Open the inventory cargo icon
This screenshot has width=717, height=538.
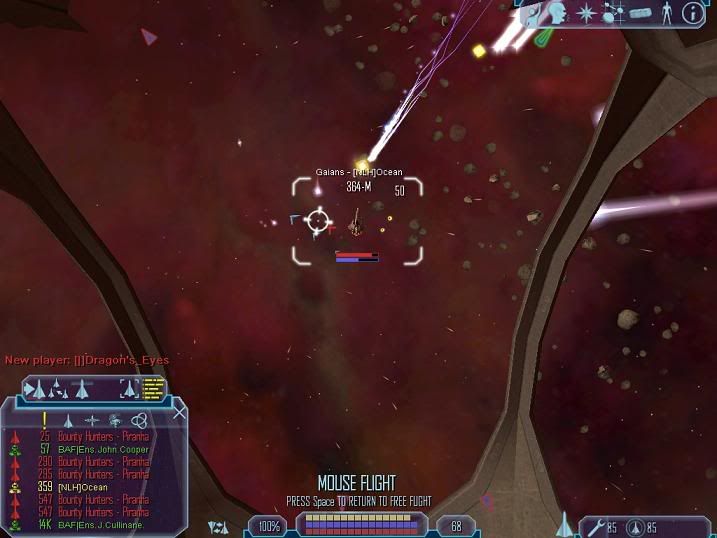640,12
